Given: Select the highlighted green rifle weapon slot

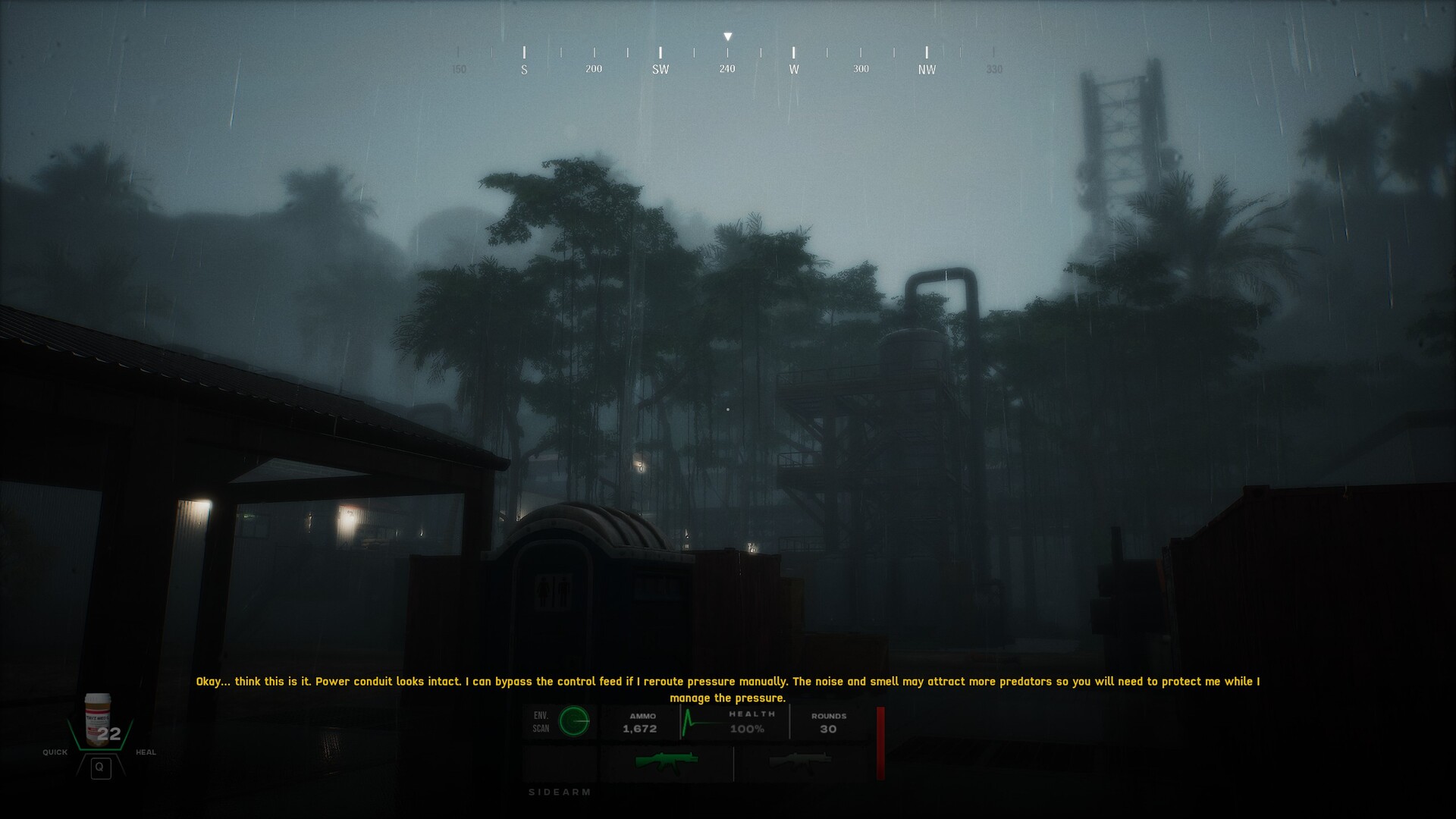Looking at the screenshot, I should [666, 761].
